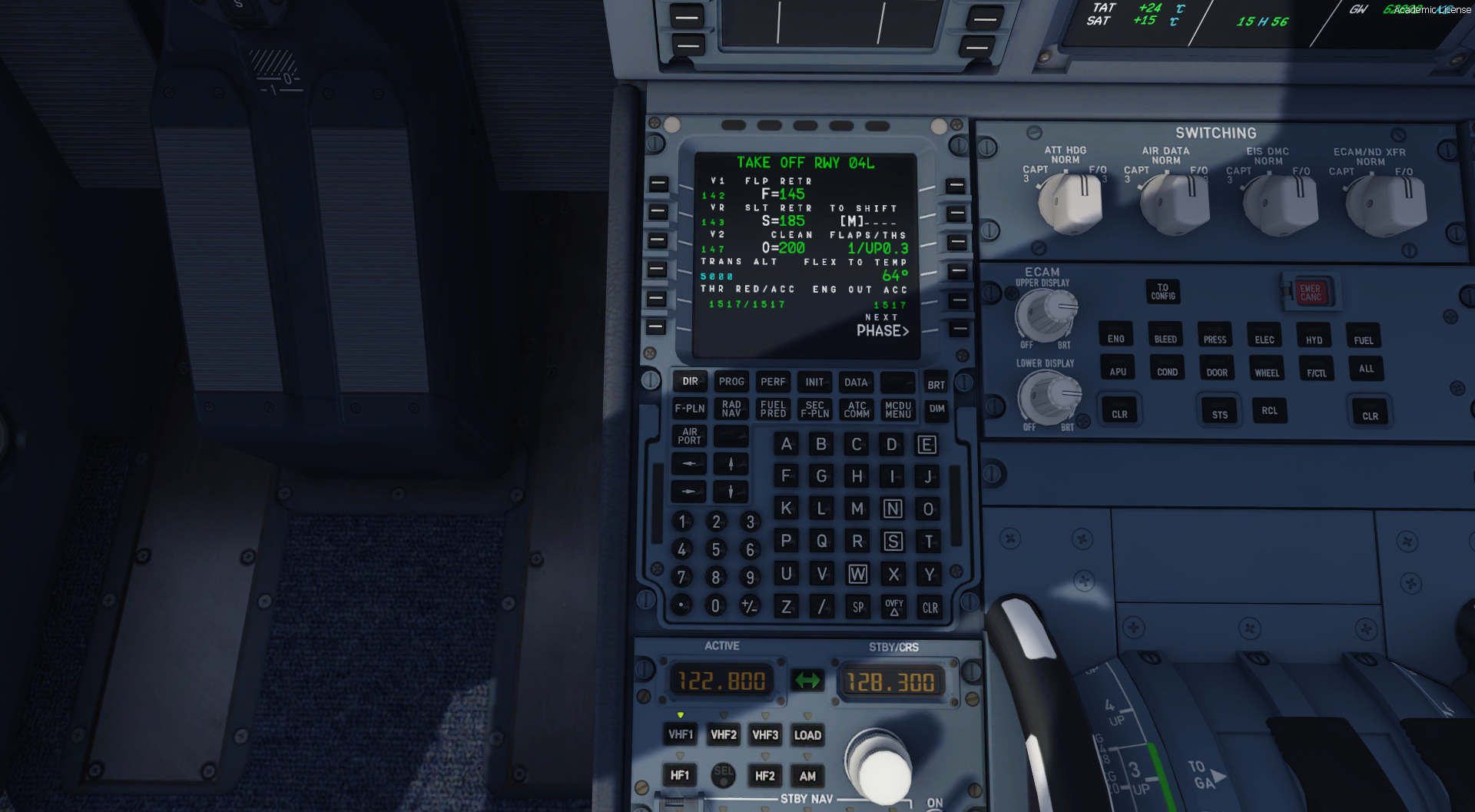The height and width of the screenshot is (812, 1475).
Task: Show the HYD system page on ECAM
Action: point(1314,336)
